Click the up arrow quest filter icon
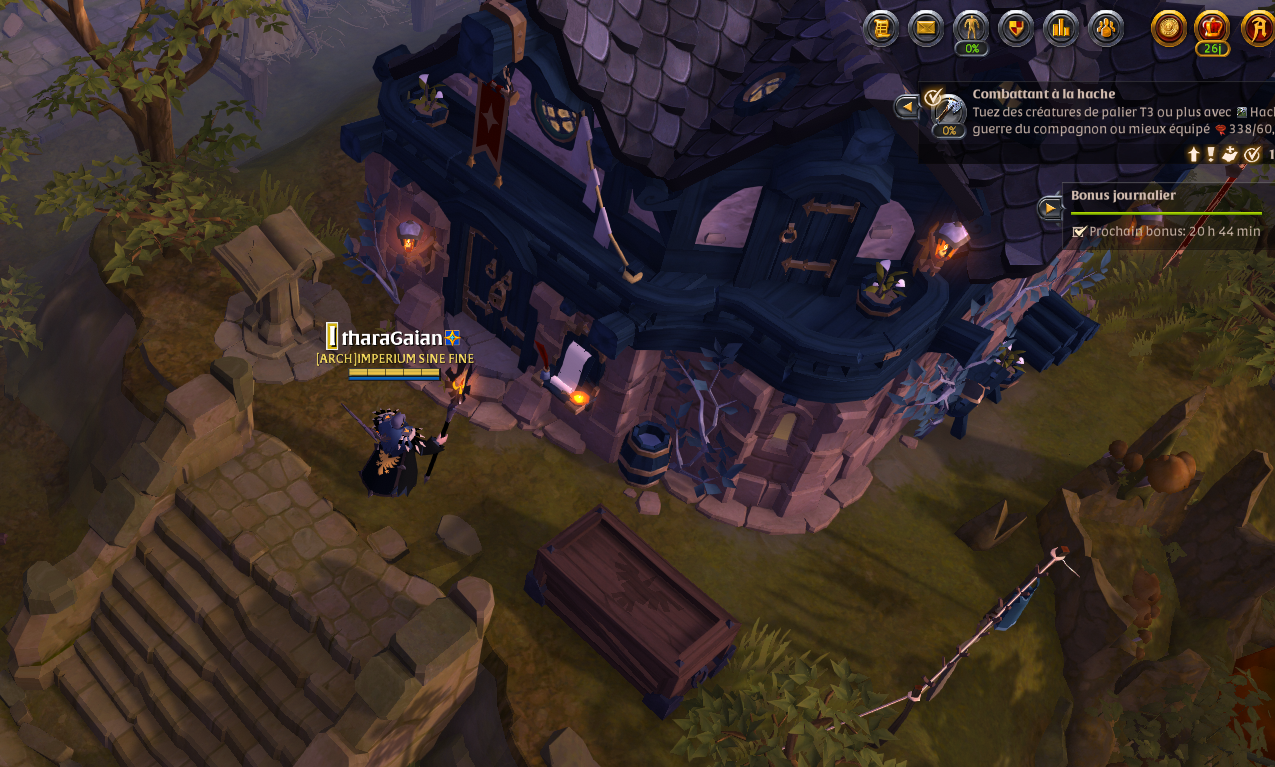This screenshot has height=767, width=1275. (1193, 154)
